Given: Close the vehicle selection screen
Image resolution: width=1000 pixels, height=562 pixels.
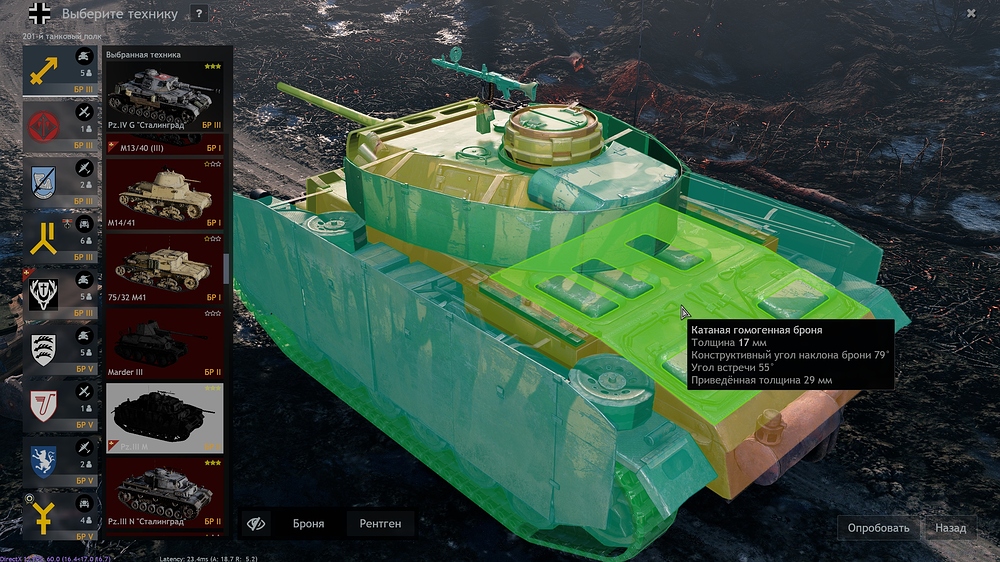Looking at the screenshot, I should pos(971,13).
